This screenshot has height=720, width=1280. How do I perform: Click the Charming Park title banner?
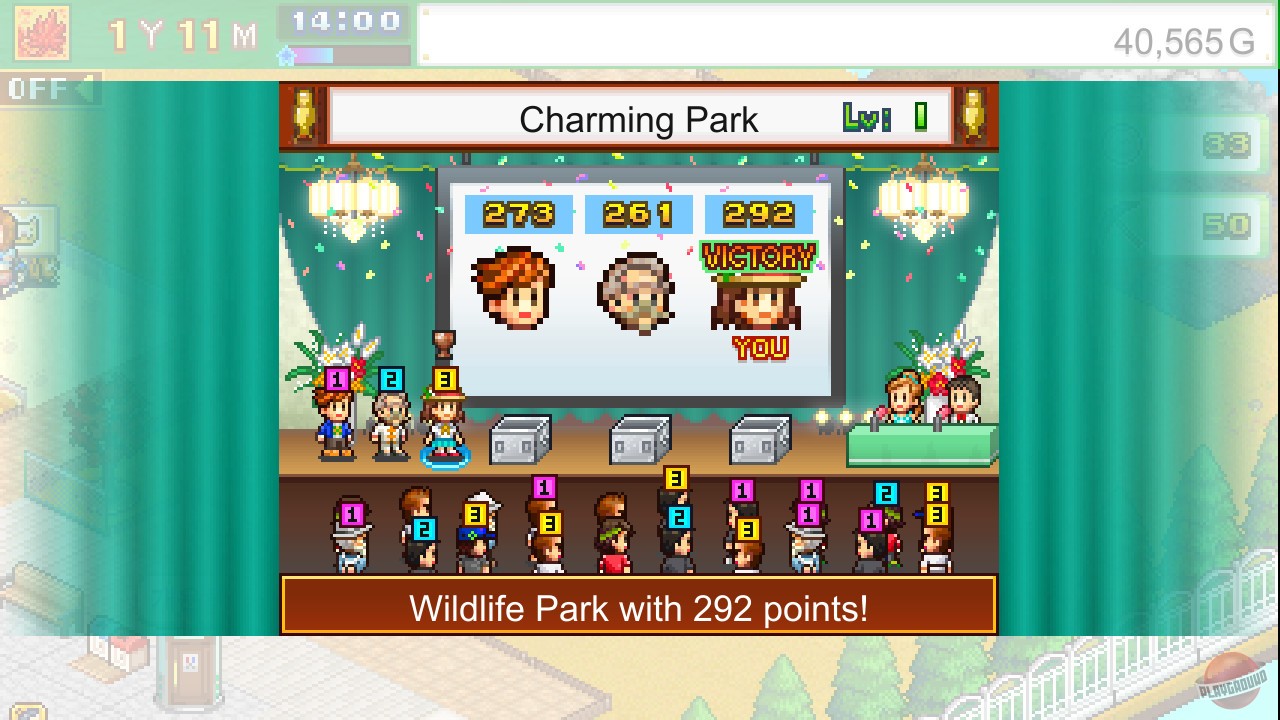pos(640,119)
